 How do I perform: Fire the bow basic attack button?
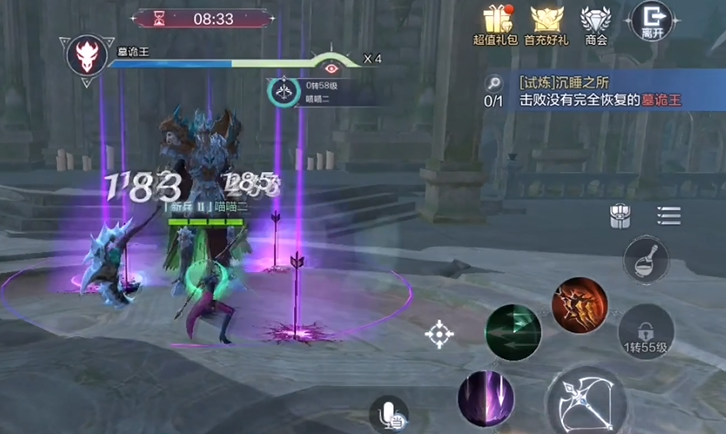[x=585, y=400]
